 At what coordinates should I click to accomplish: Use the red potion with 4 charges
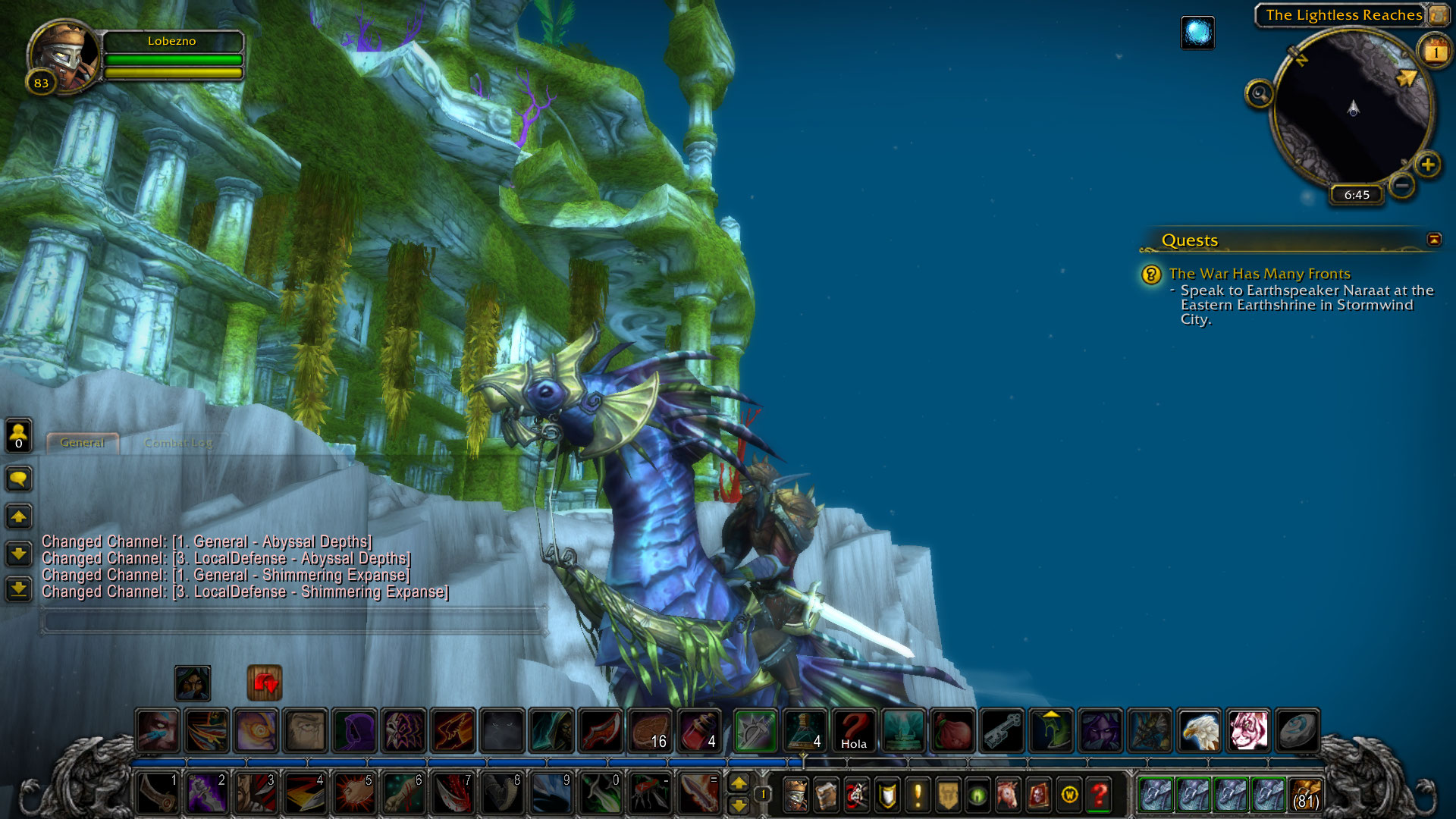click(699, 731)
